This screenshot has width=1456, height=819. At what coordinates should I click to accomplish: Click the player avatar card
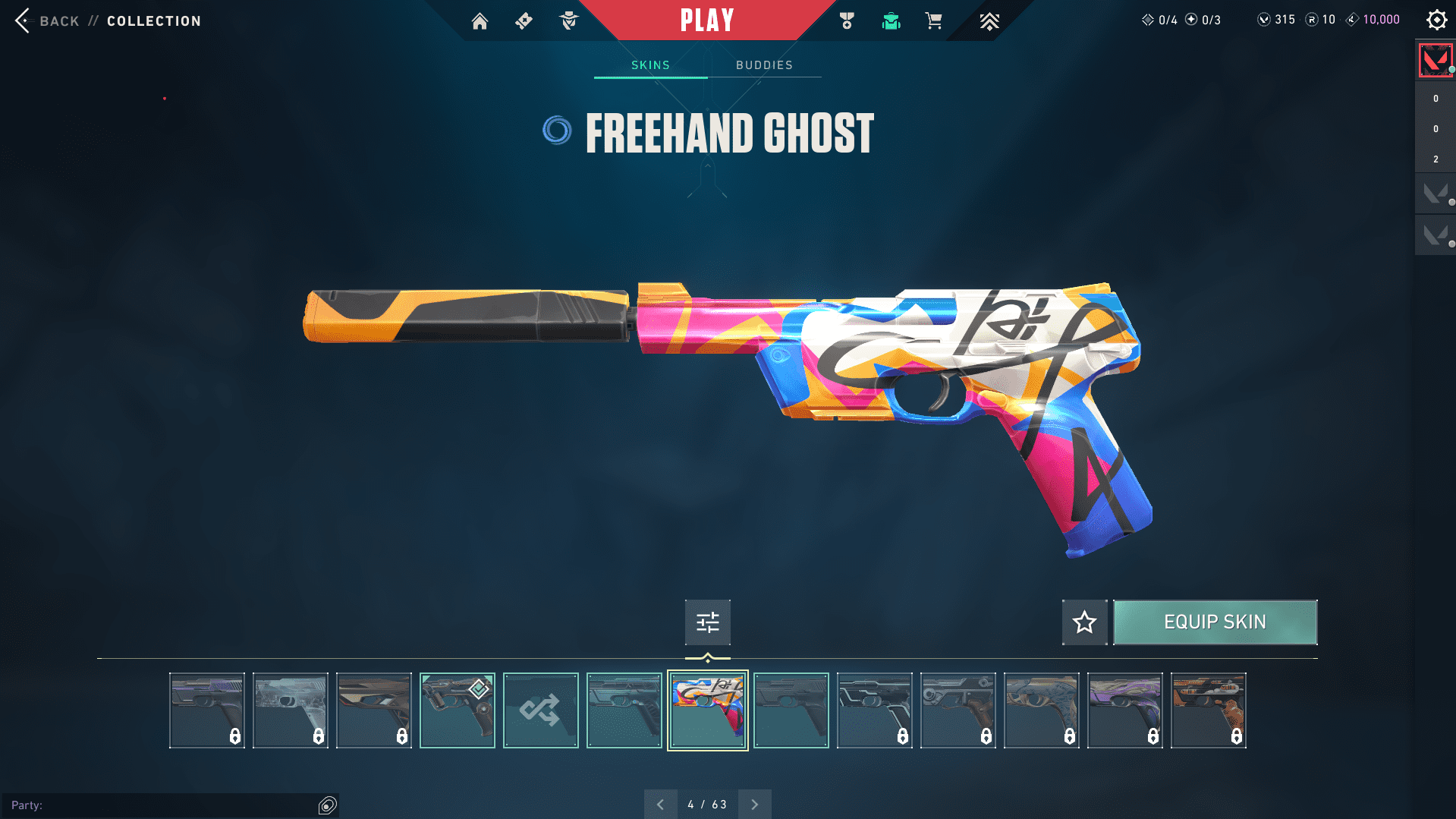[1435, 60]
